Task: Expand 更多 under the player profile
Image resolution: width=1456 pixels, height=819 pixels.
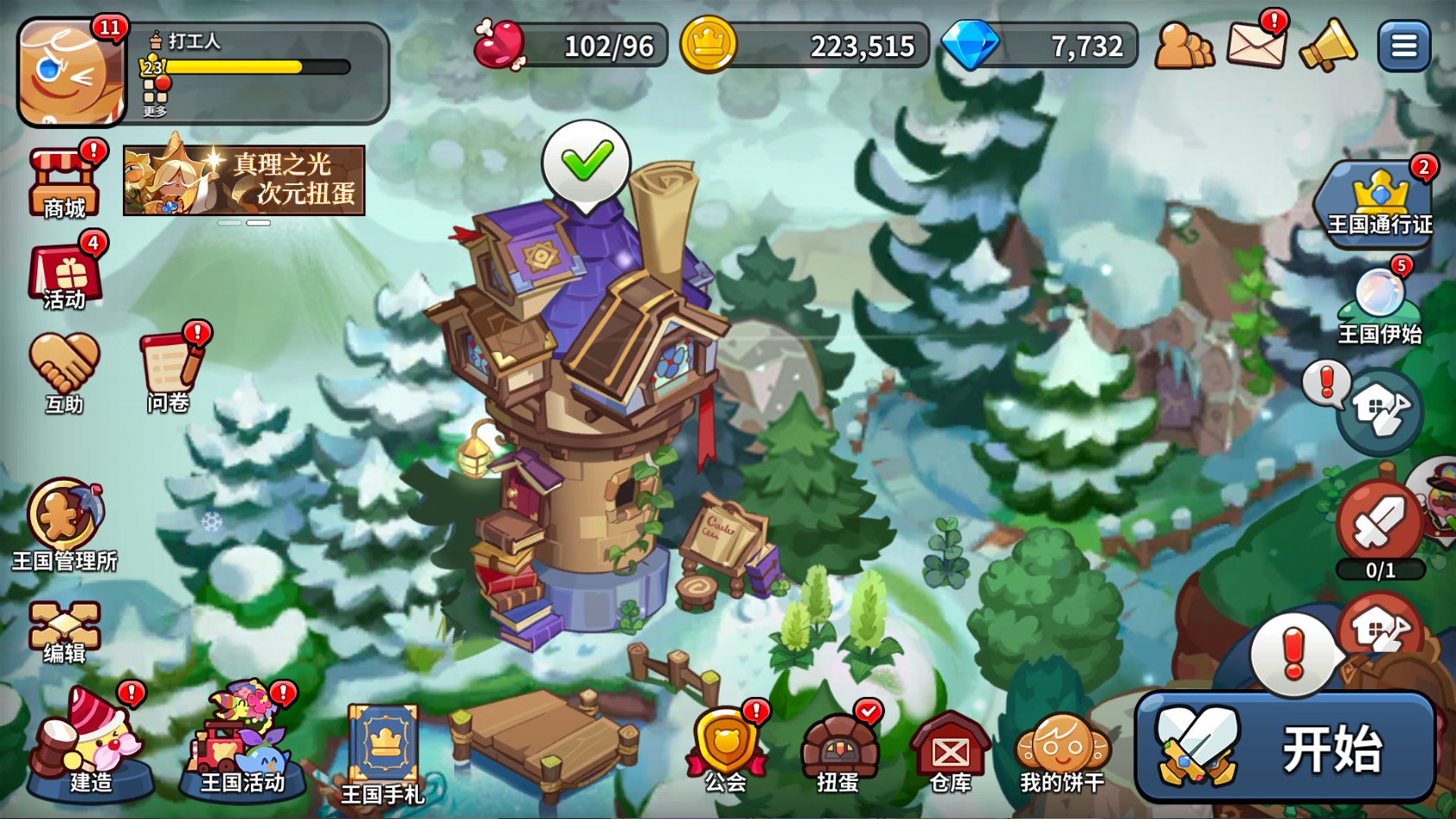Action: point(157,112)
